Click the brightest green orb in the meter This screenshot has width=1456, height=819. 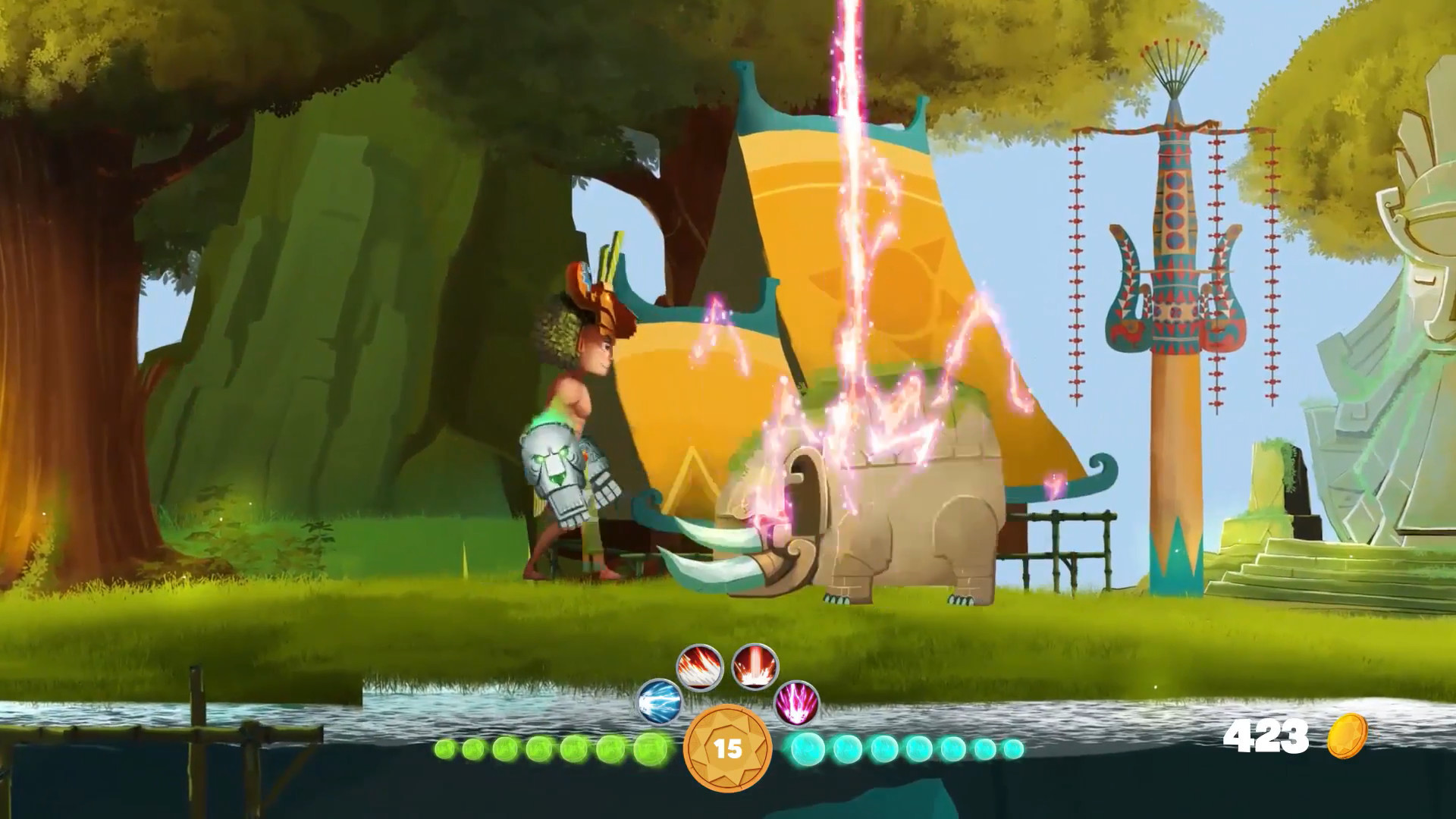[x=648, y=747]
